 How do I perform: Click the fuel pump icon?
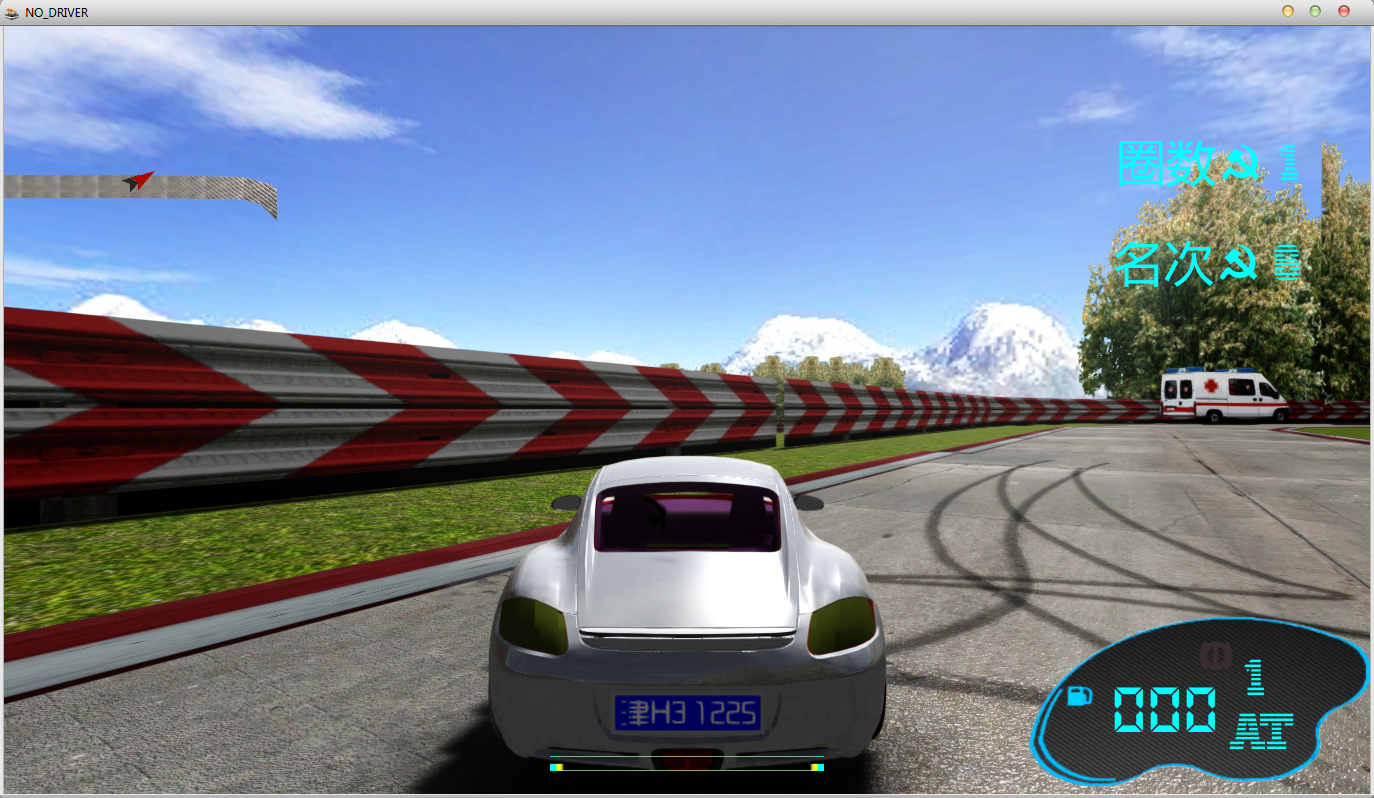click(1079, 695)
